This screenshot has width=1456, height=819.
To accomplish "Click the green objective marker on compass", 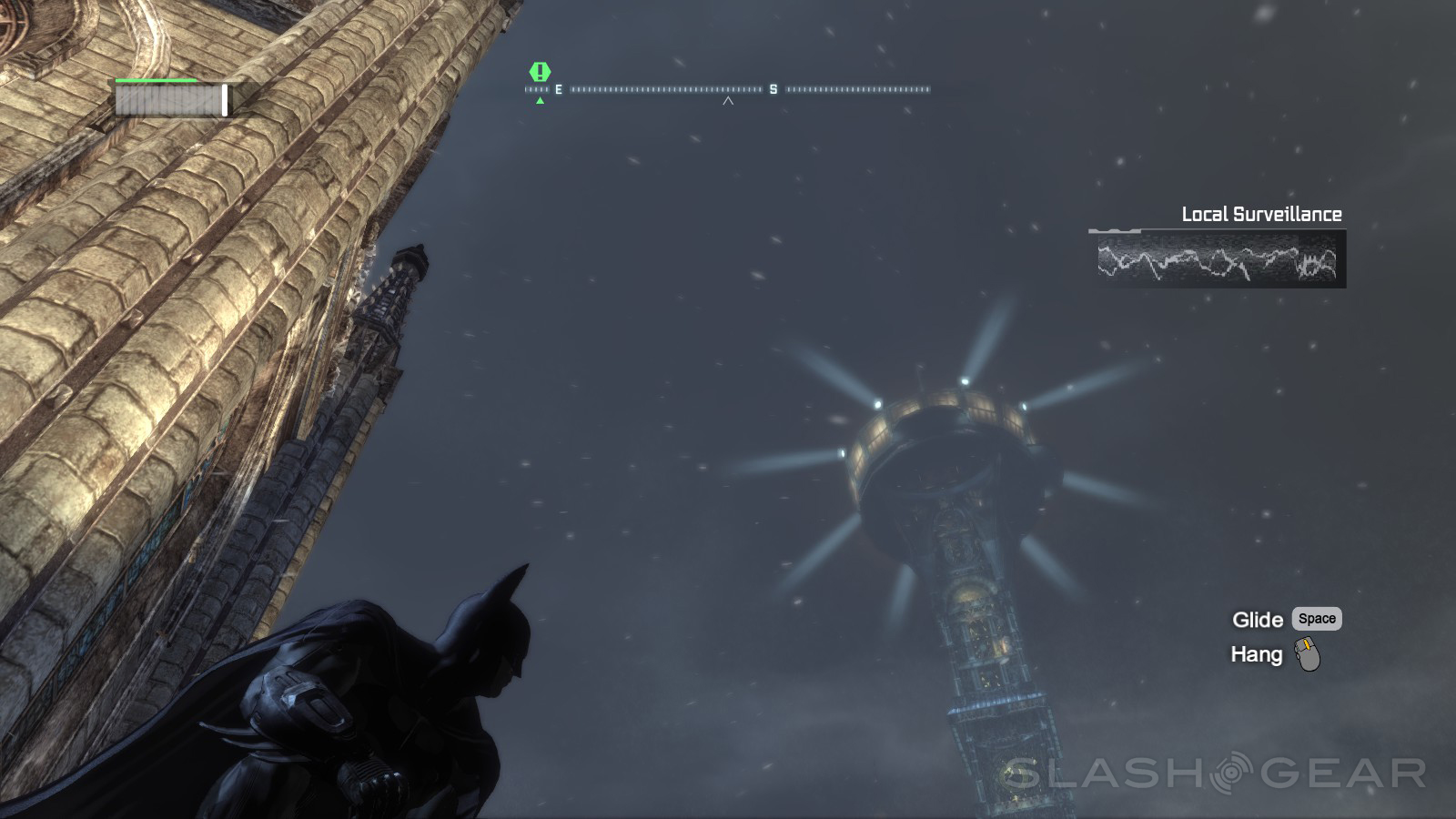I will click(x=540, y=71).
